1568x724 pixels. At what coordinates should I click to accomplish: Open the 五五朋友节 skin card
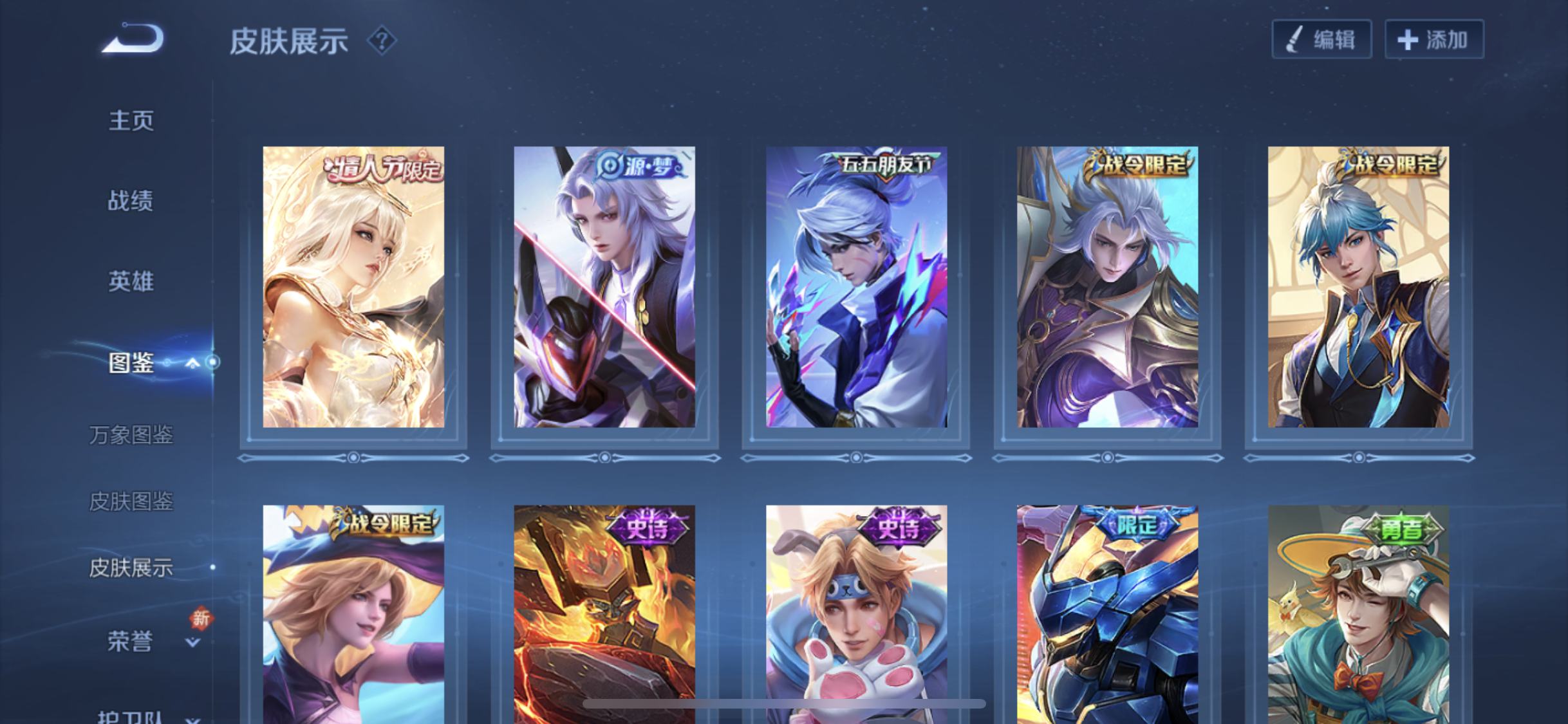point(856,287)
